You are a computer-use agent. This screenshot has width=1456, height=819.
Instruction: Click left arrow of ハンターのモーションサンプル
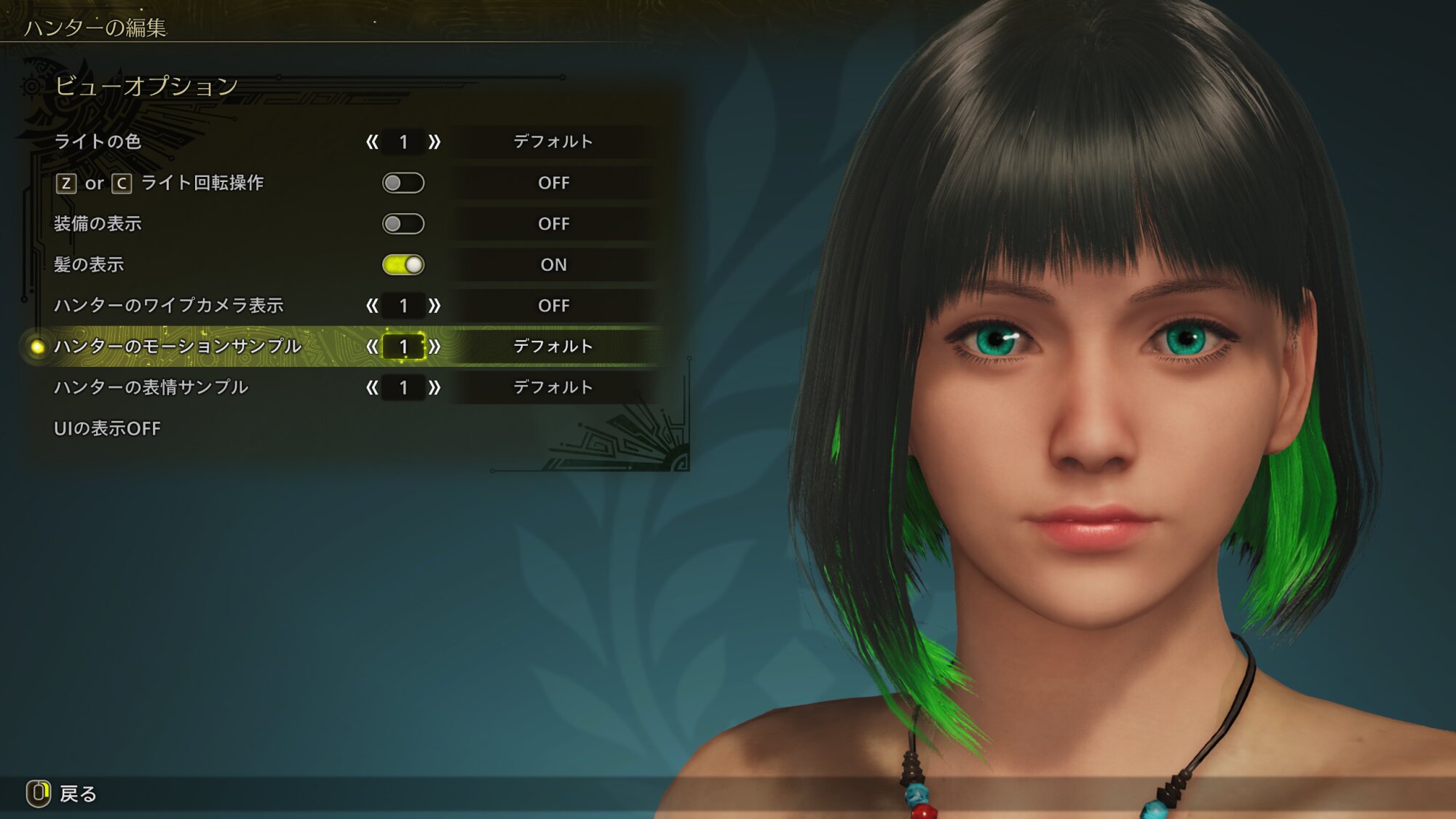click(372, 347)
